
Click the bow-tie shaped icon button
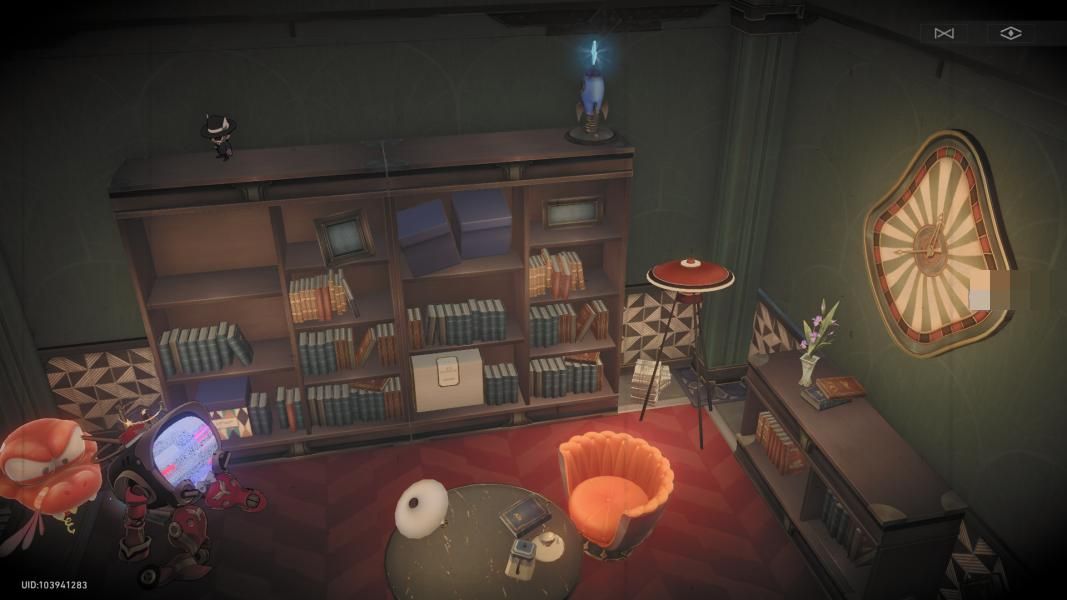point(943,33)
